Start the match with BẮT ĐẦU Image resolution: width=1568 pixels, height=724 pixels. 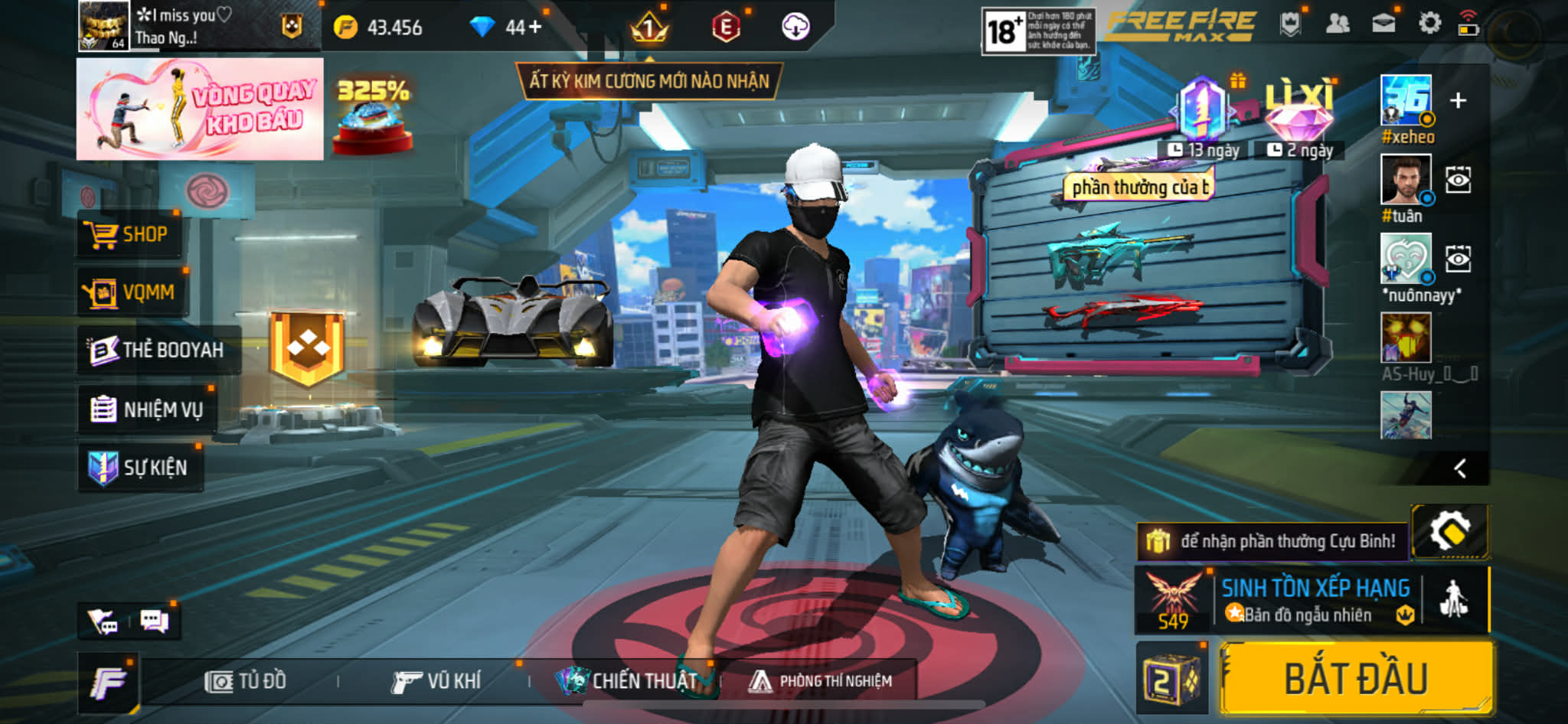pos(1356,679)
